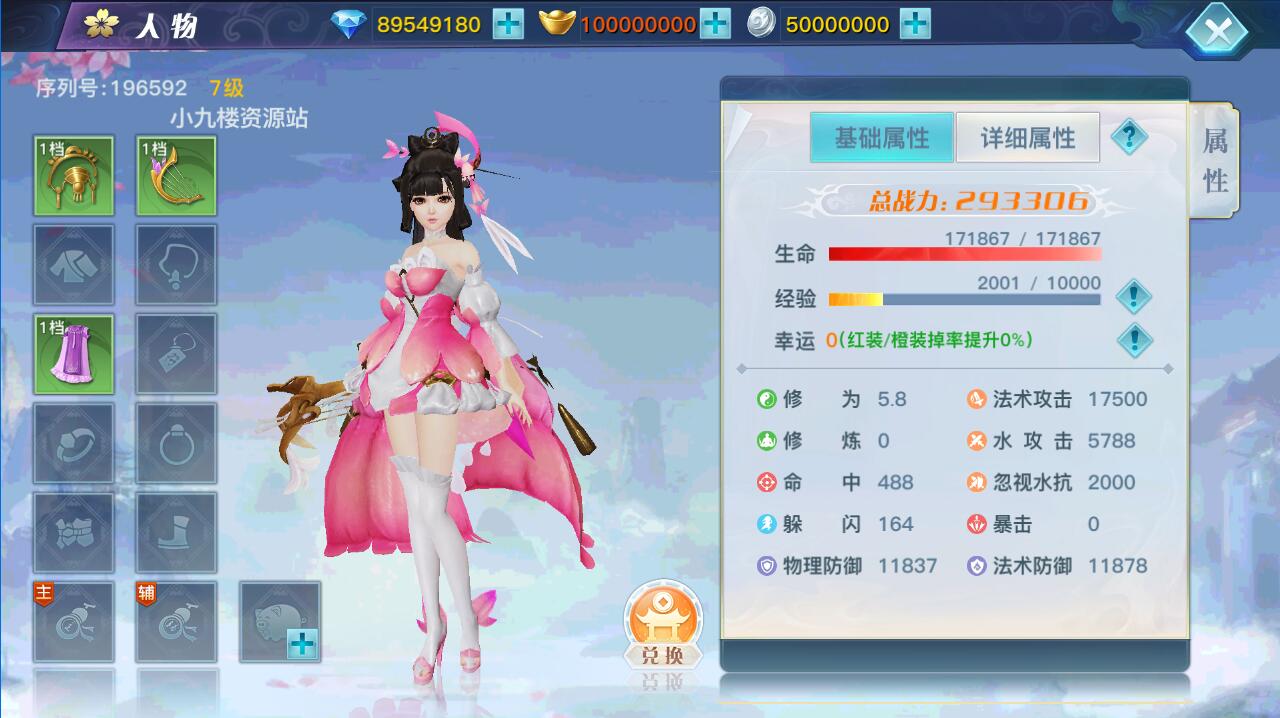Show experience info via the exclamation icon
Image resolution: width=1280 pixels, height=718 pixels.
click(1133, 296)
